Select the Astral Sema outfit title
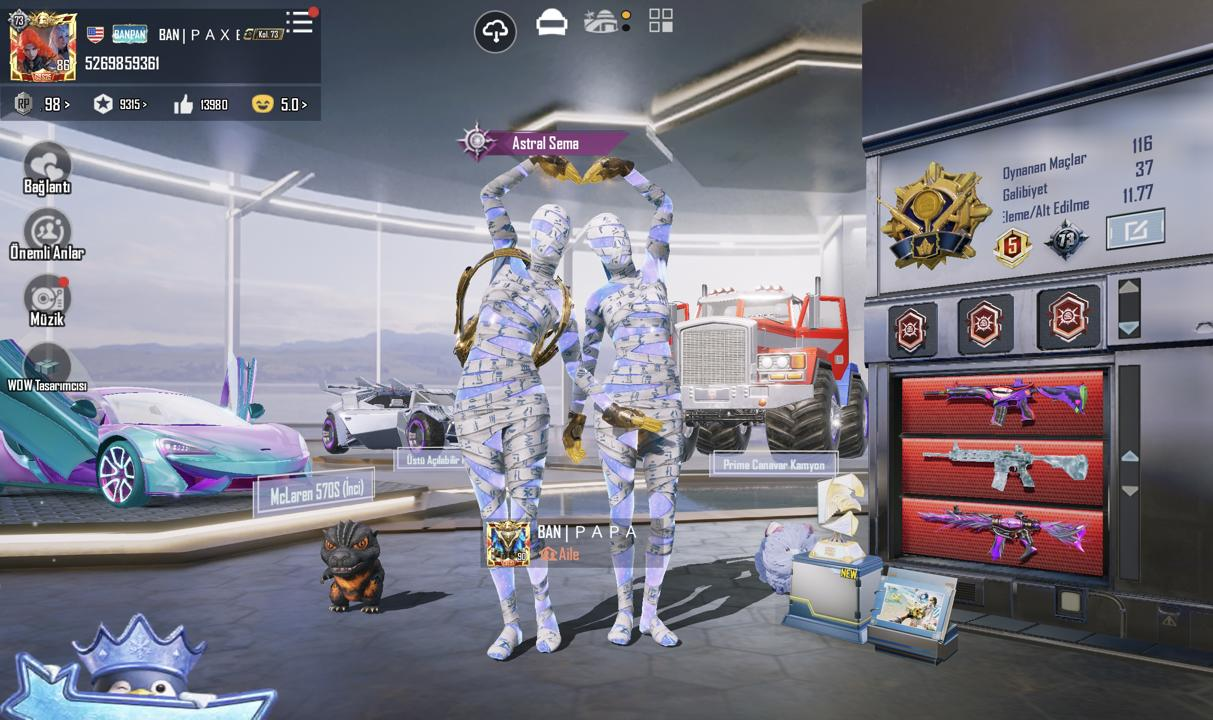The image size is (1213, 720). pyautogui.click(x=545, y=143)
